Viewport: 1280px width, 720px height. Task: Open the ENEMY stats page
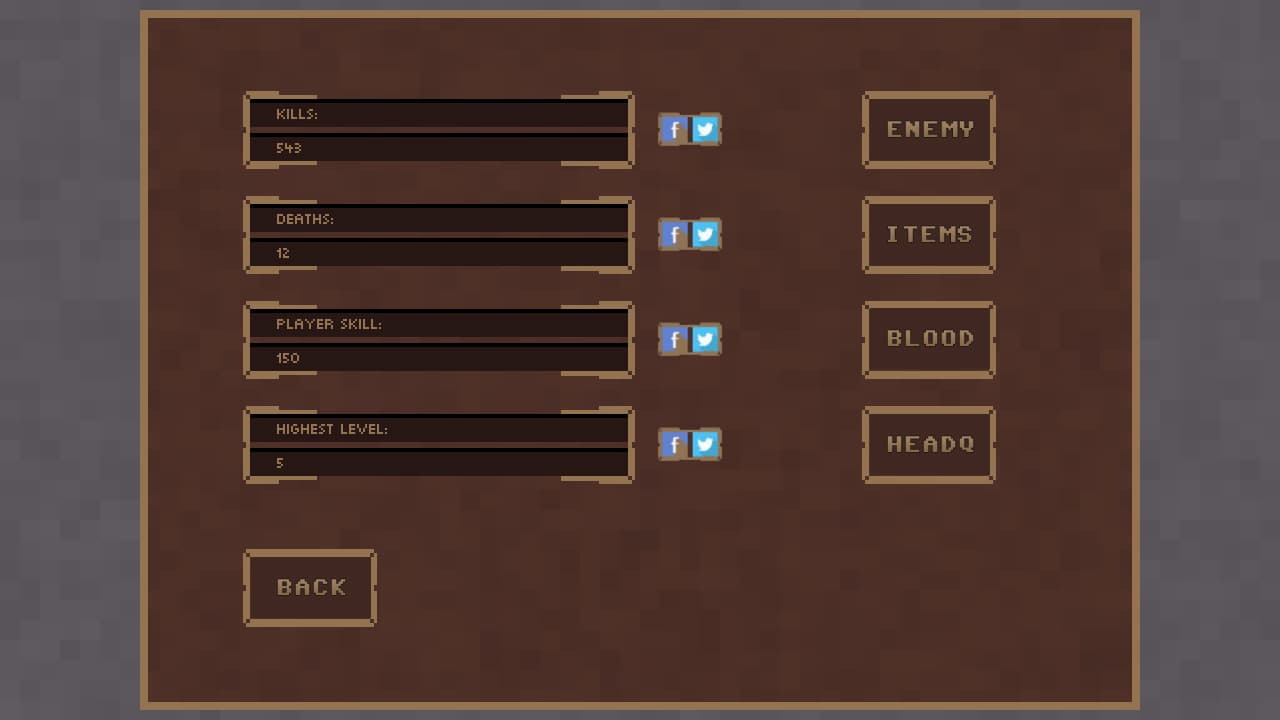click(x=928, y=130)
